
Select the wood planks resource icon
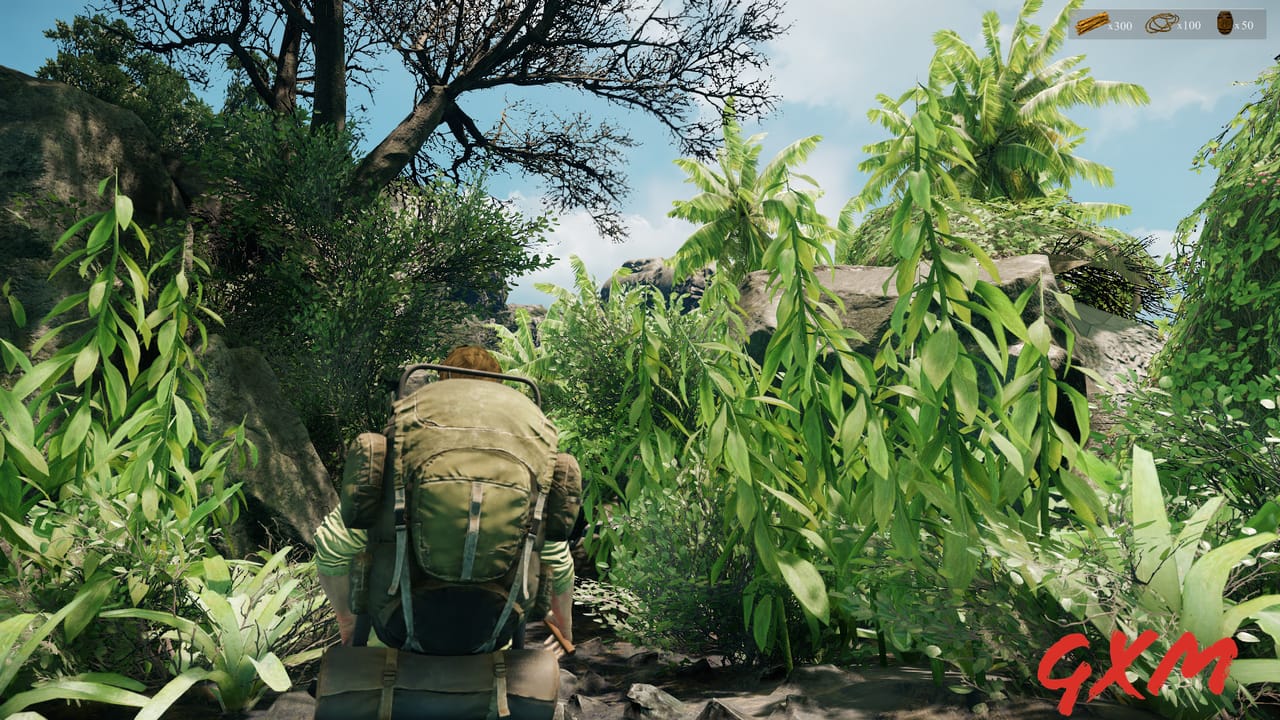click(x=1091, y=22)
